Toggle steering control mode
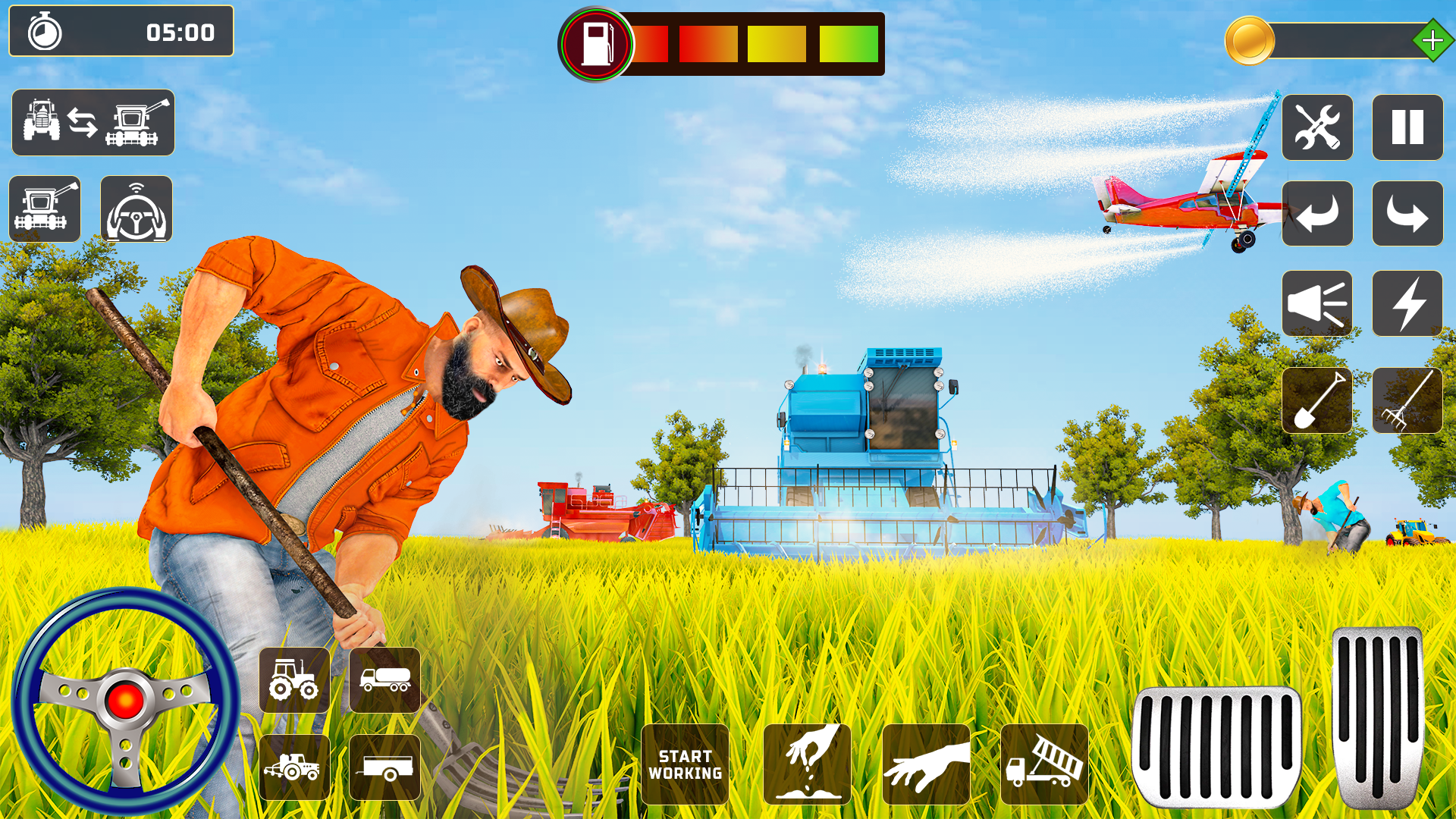This screenshot has height=819, width=1456. (x=134, y=209)
